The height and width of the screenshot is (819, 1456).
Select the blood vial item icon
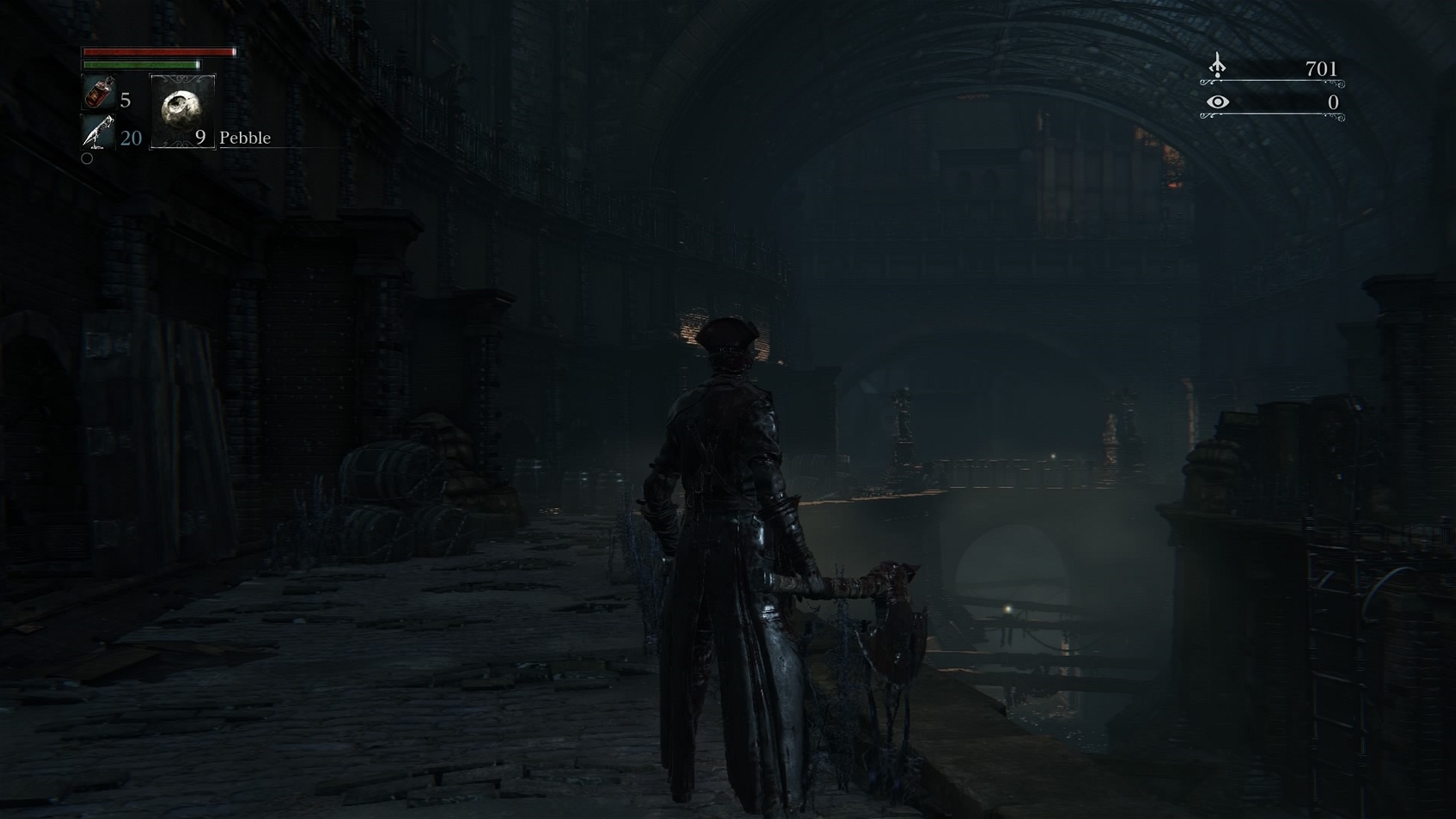99,93
